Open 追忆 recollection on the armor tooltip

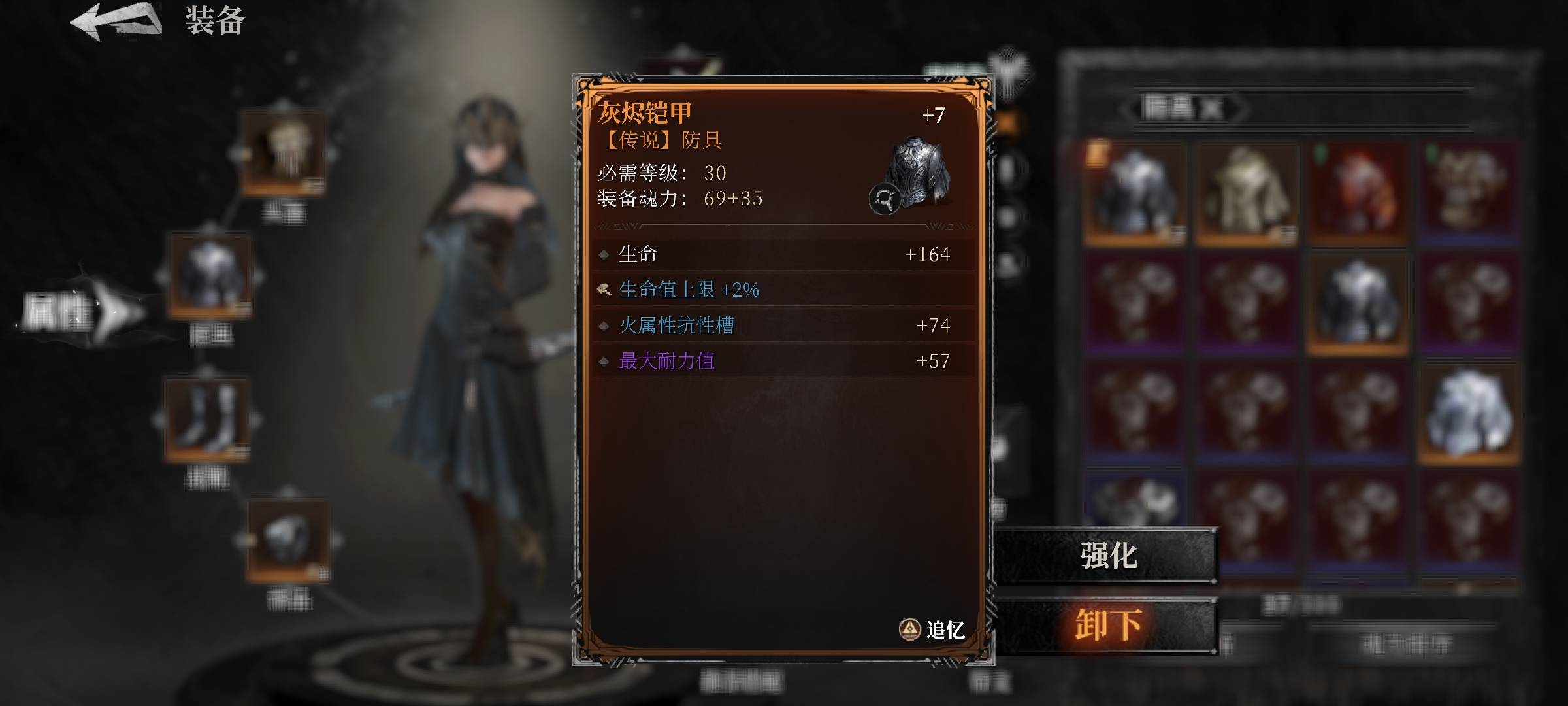(933, 630)
